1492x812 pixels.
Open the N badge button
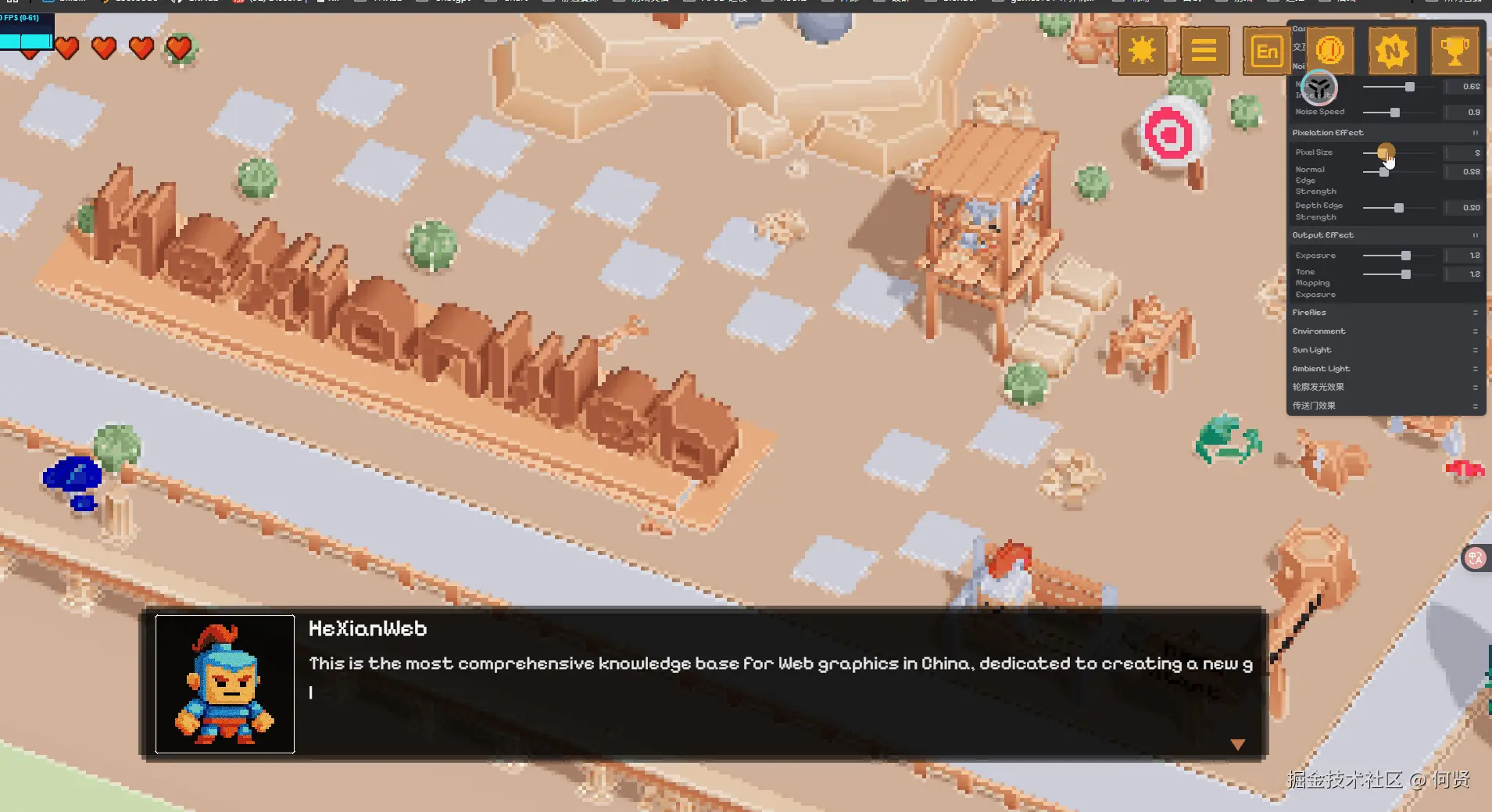click(x=1392, y=52)
